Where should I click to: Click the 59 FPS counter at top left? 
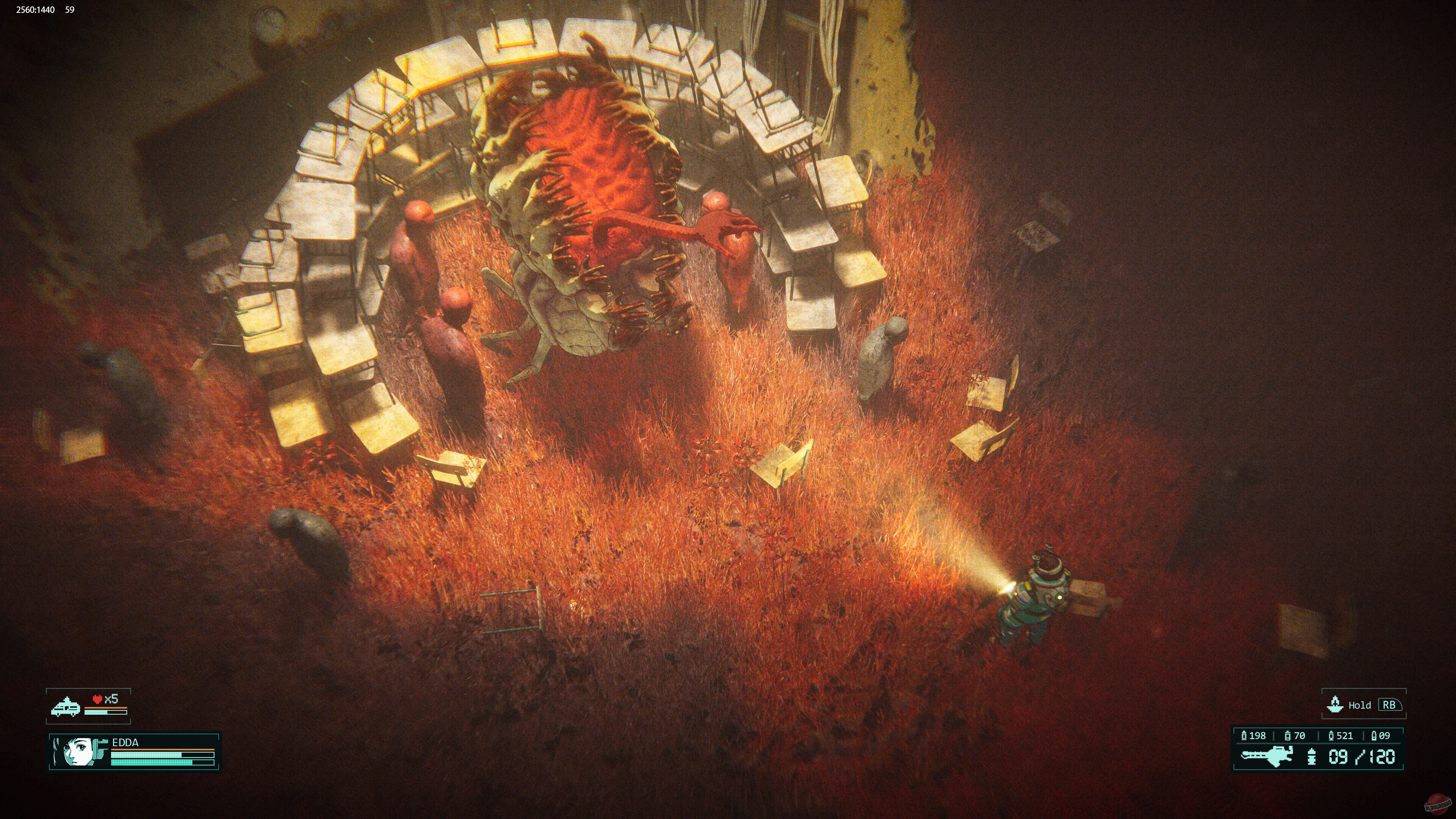[x=69, y=9]
